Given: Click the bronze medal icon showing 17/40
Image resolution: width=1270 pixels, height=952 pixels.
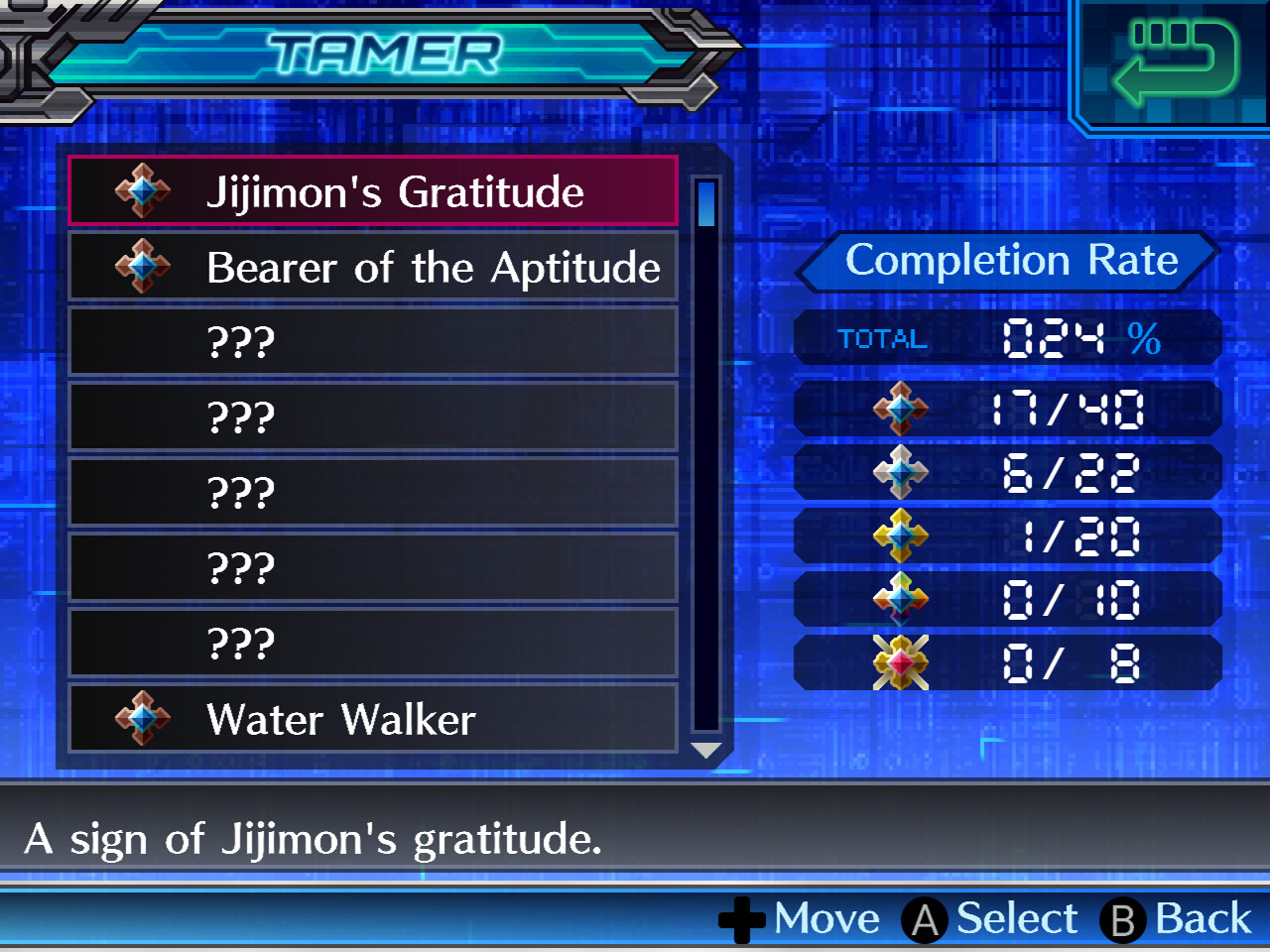Looking at the screenshot, I should (x=901, y=409).
